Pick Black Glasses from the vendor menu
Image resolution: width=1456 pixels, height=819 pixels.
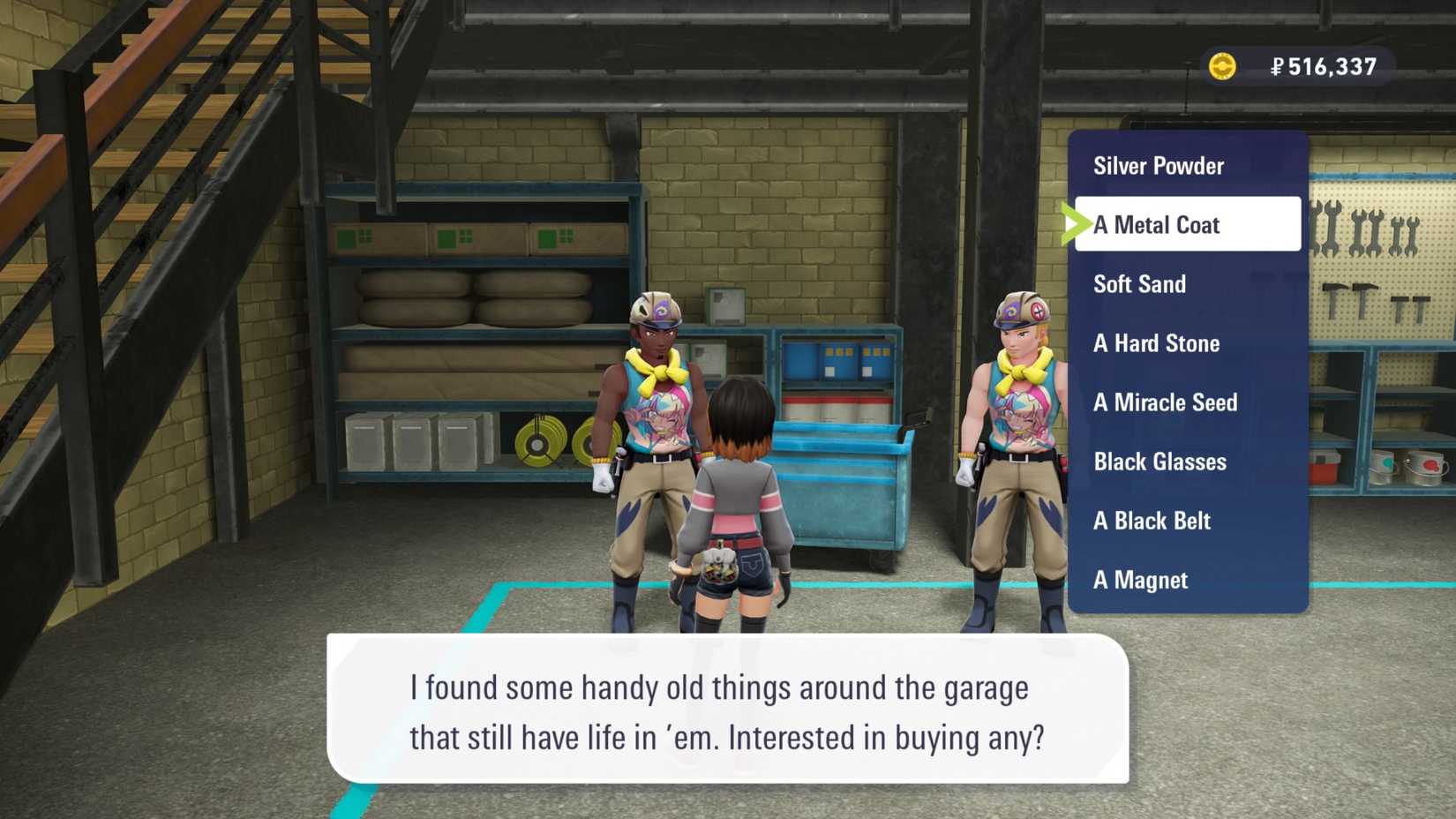click(1160, 462)
